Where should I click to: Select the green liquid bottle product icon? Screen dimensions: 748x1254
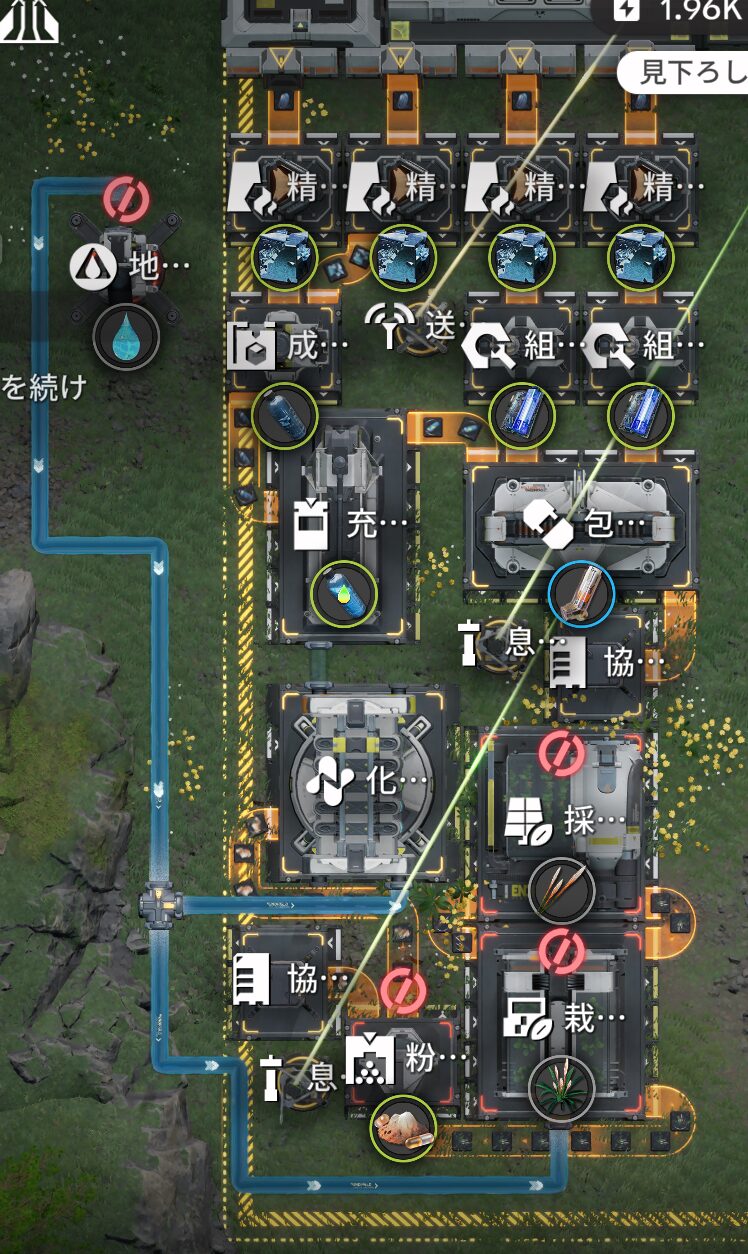[x=344, y=593]
